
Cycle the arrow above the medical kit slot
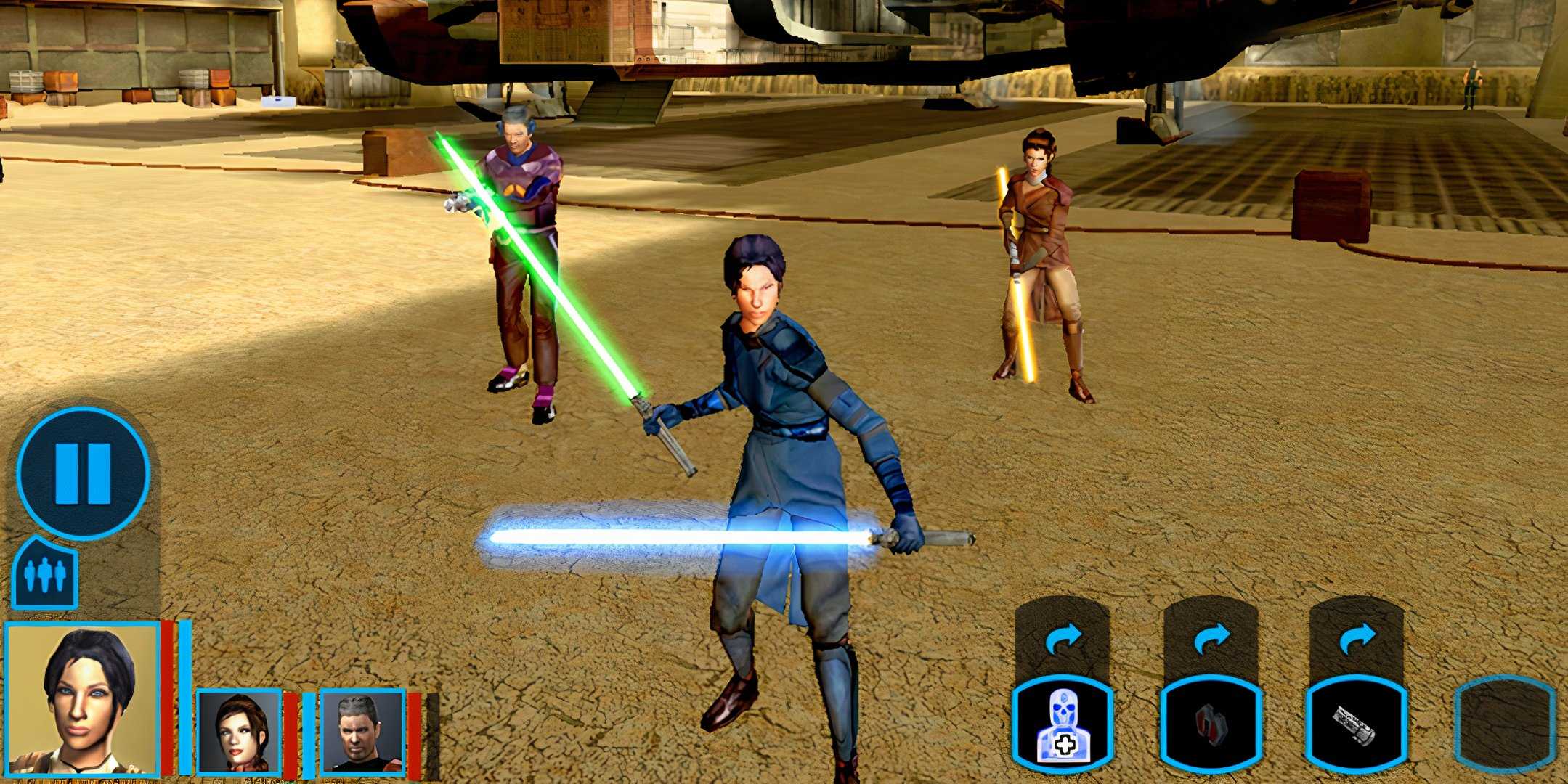1063,640
